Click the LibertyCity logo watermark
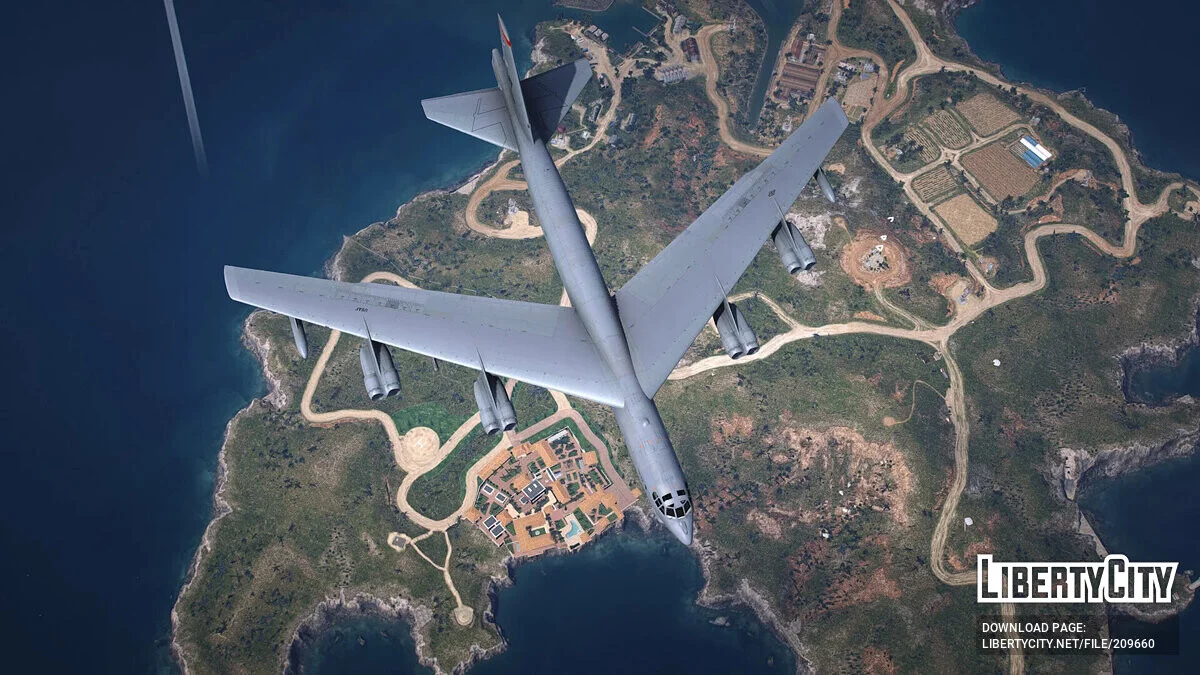Screen dimensions: 1200x675 click(1076, 579)
